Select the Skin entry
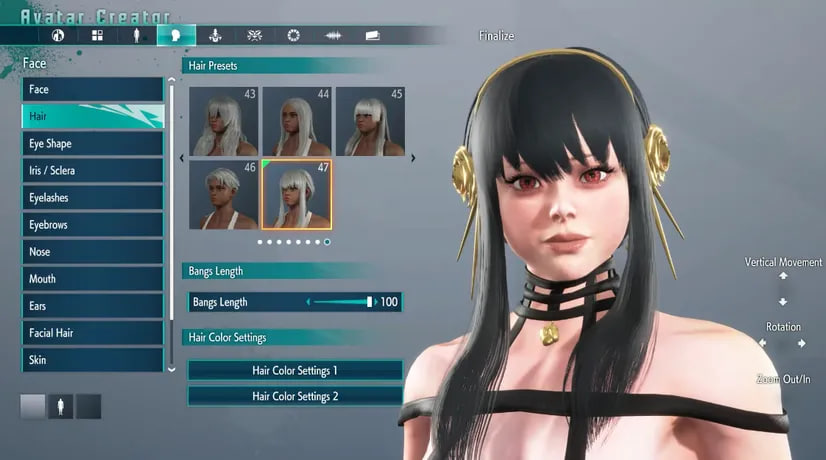 coord(92,359)
